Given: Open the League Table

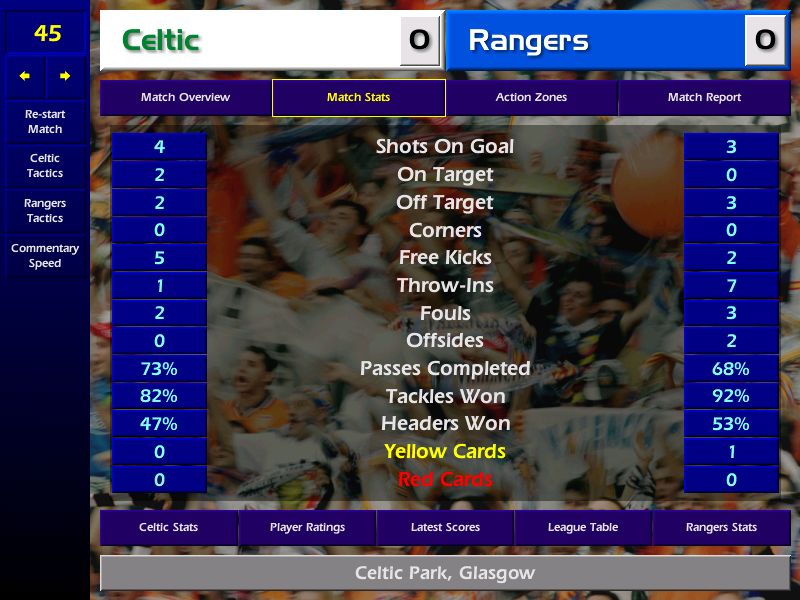Looking at the screenshot, I should coord(583,527).
